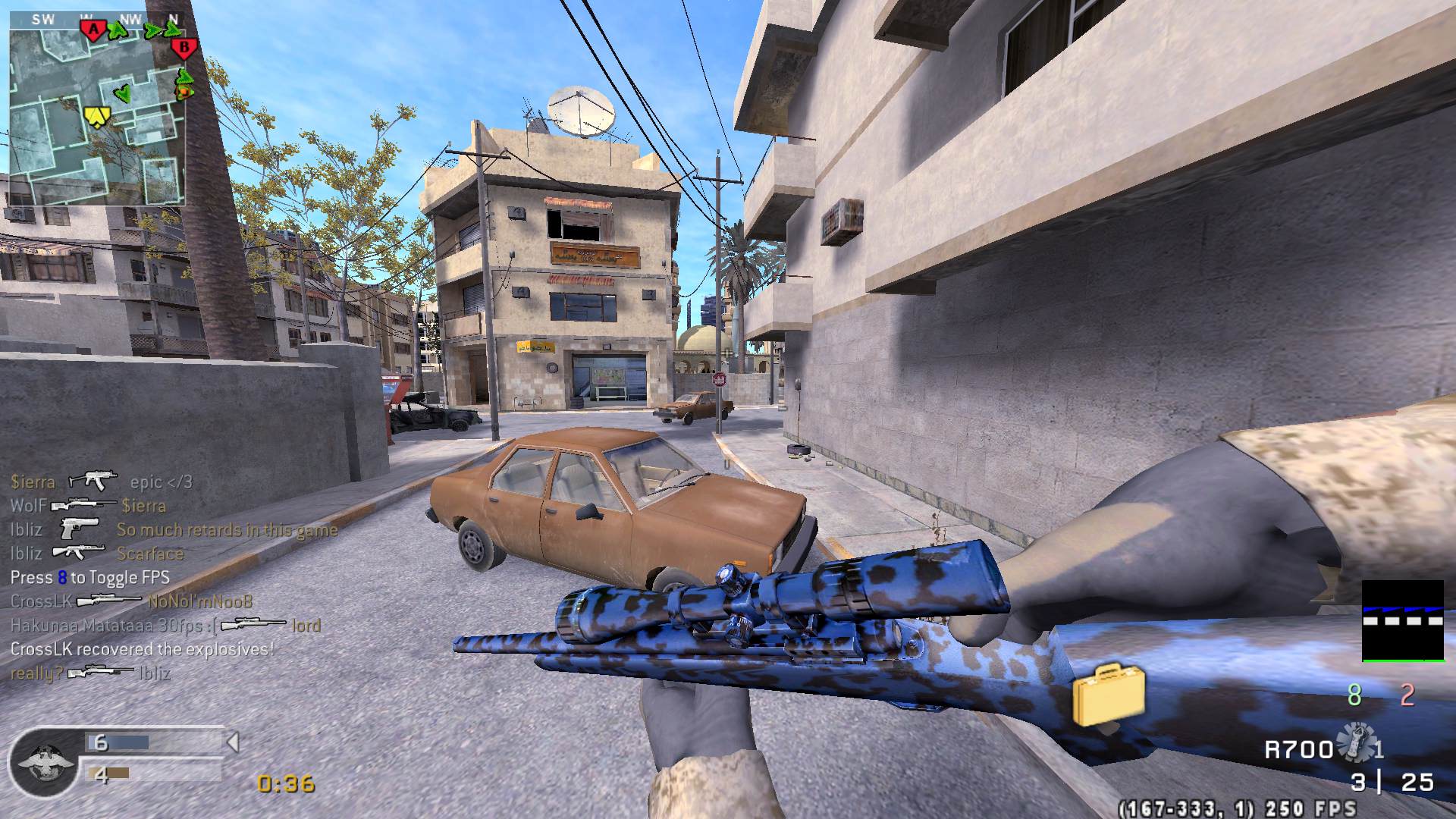This screenshot has width=1456, height=819.
Task: Click the R700 weapon name label
Action: (1298, 750)
